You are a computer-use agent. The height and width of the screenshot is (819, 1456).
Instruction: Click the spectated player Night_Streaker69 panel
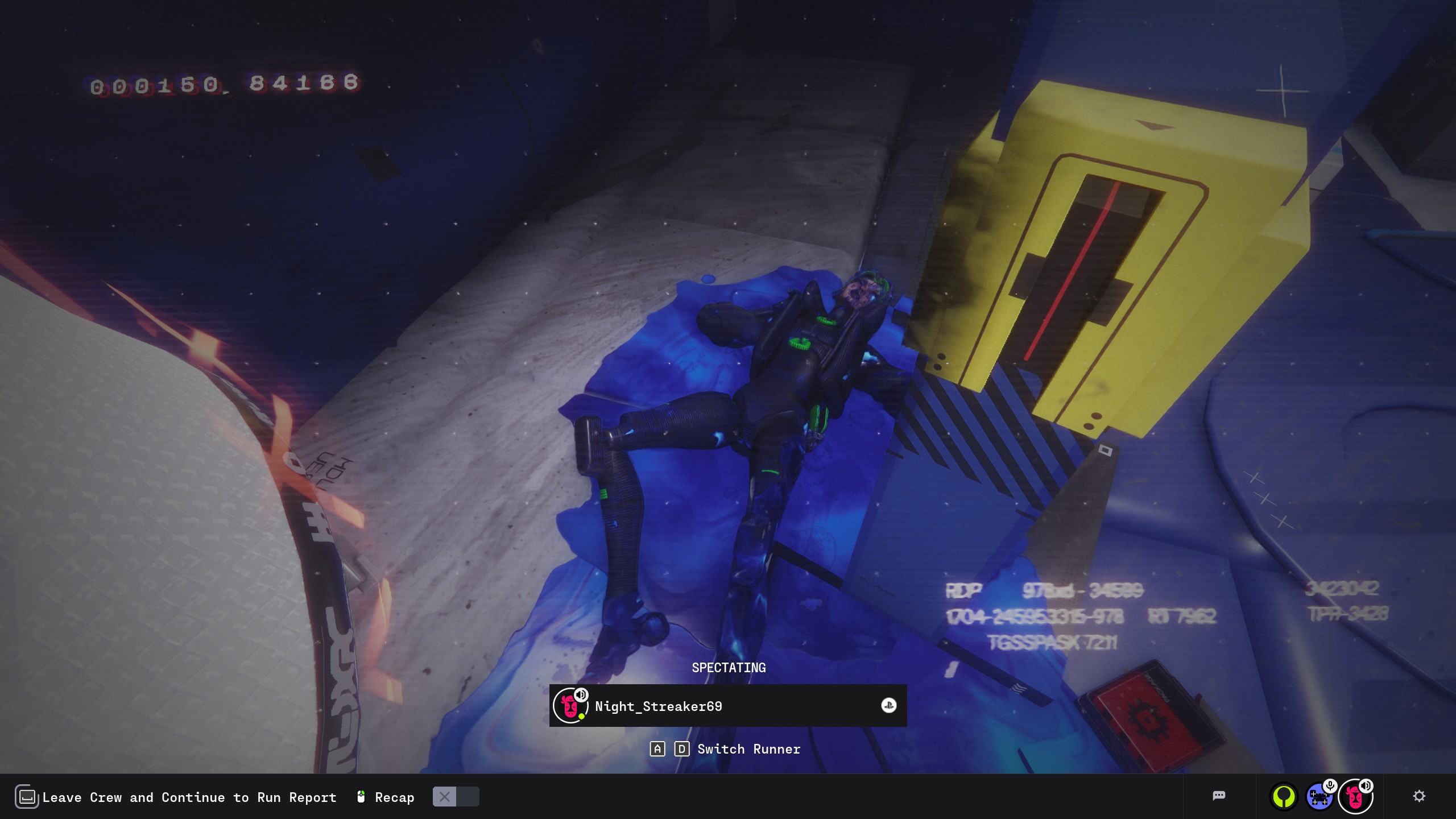727,706
